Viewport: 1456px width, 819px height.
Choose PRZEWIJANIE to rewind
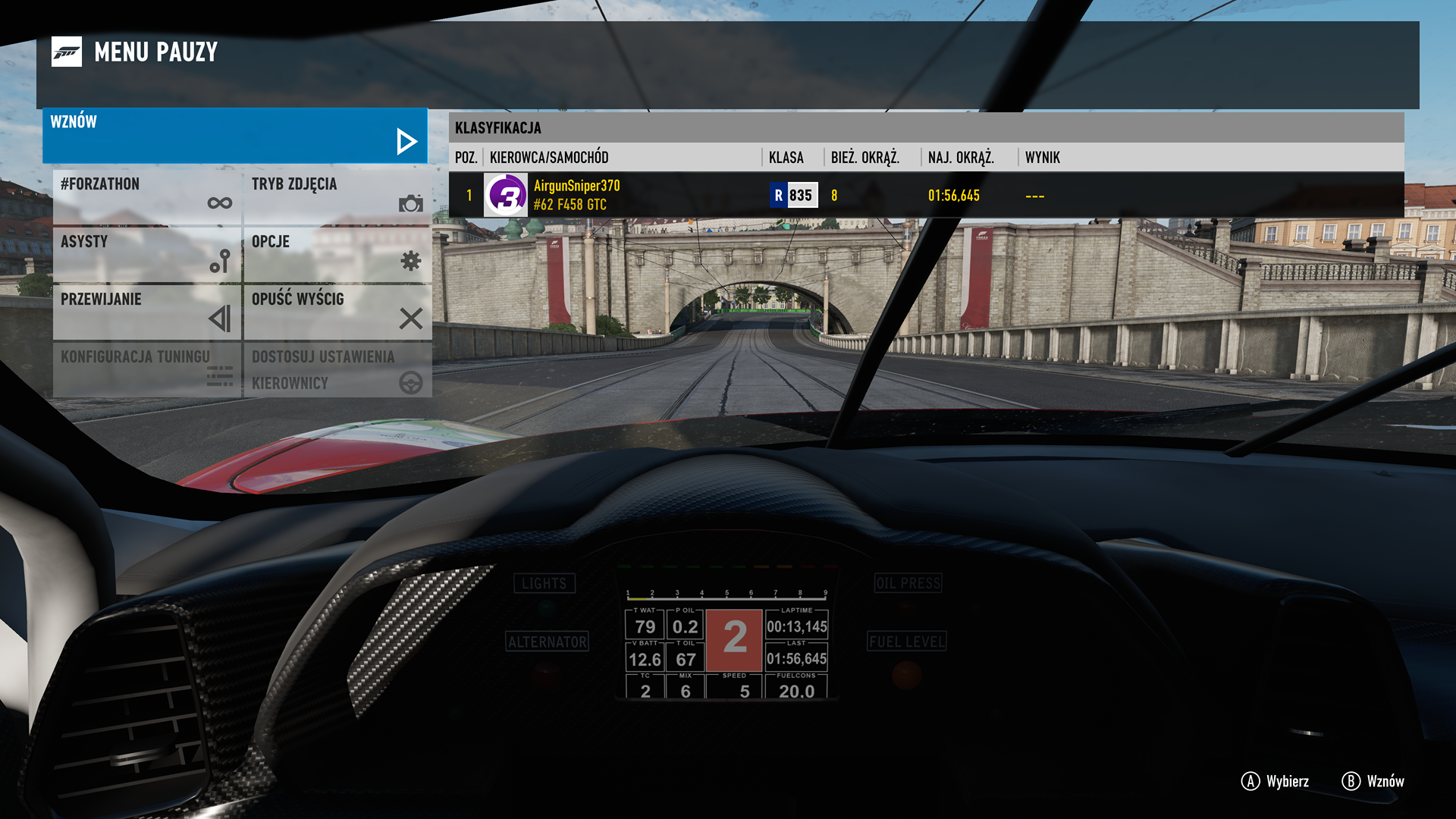[147, 312]
